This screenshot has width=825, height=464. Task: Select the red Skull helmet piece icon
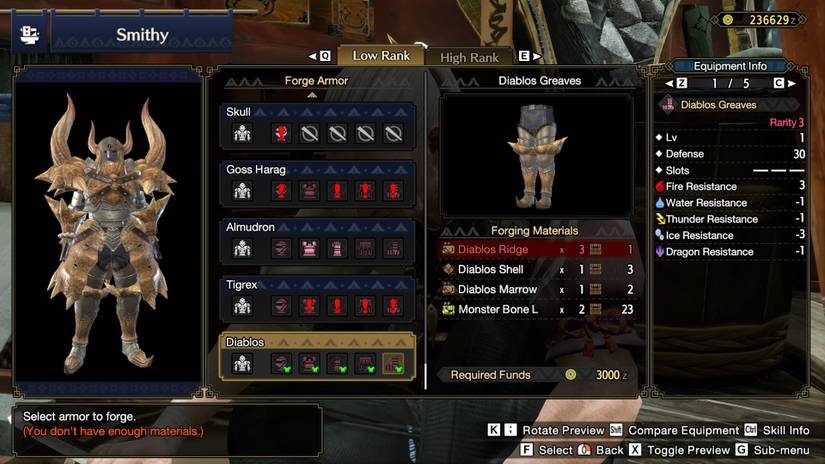pos(281,134)
